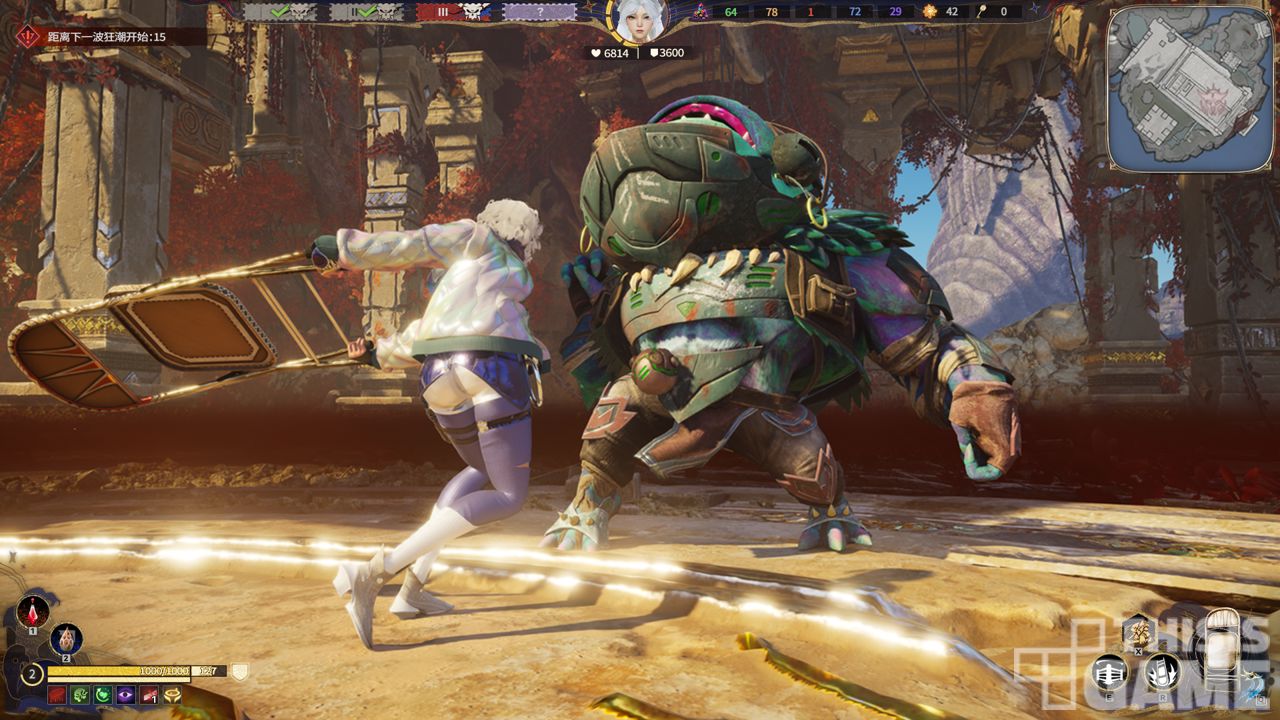Click the red claw buff icon
The width and height of the screenshot is (1280, 720).
tap(57, 695)
